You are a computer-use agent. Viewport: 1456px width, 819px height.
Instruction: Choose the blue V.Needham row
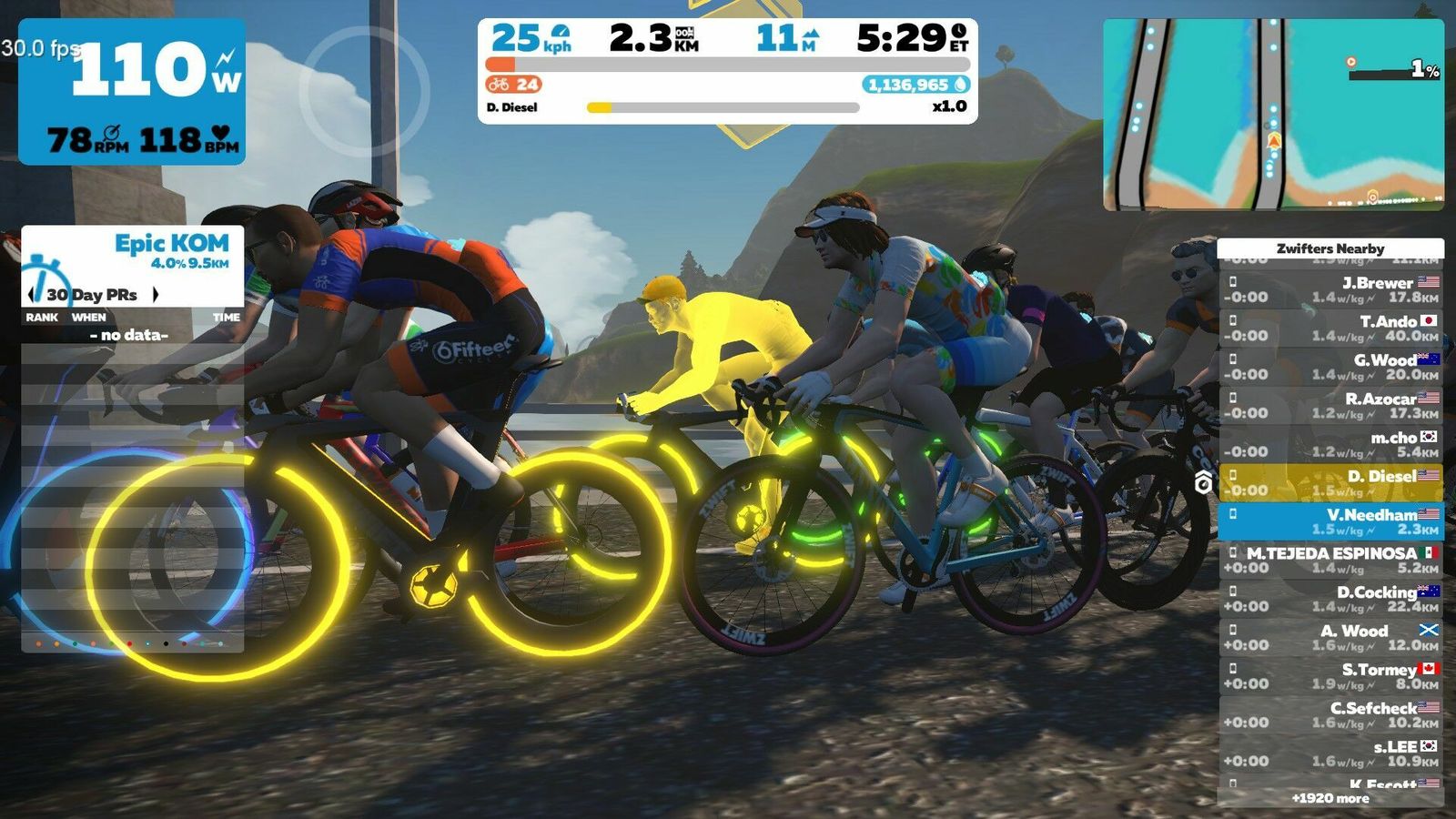pyautogui.click(x=1330, y=521)
